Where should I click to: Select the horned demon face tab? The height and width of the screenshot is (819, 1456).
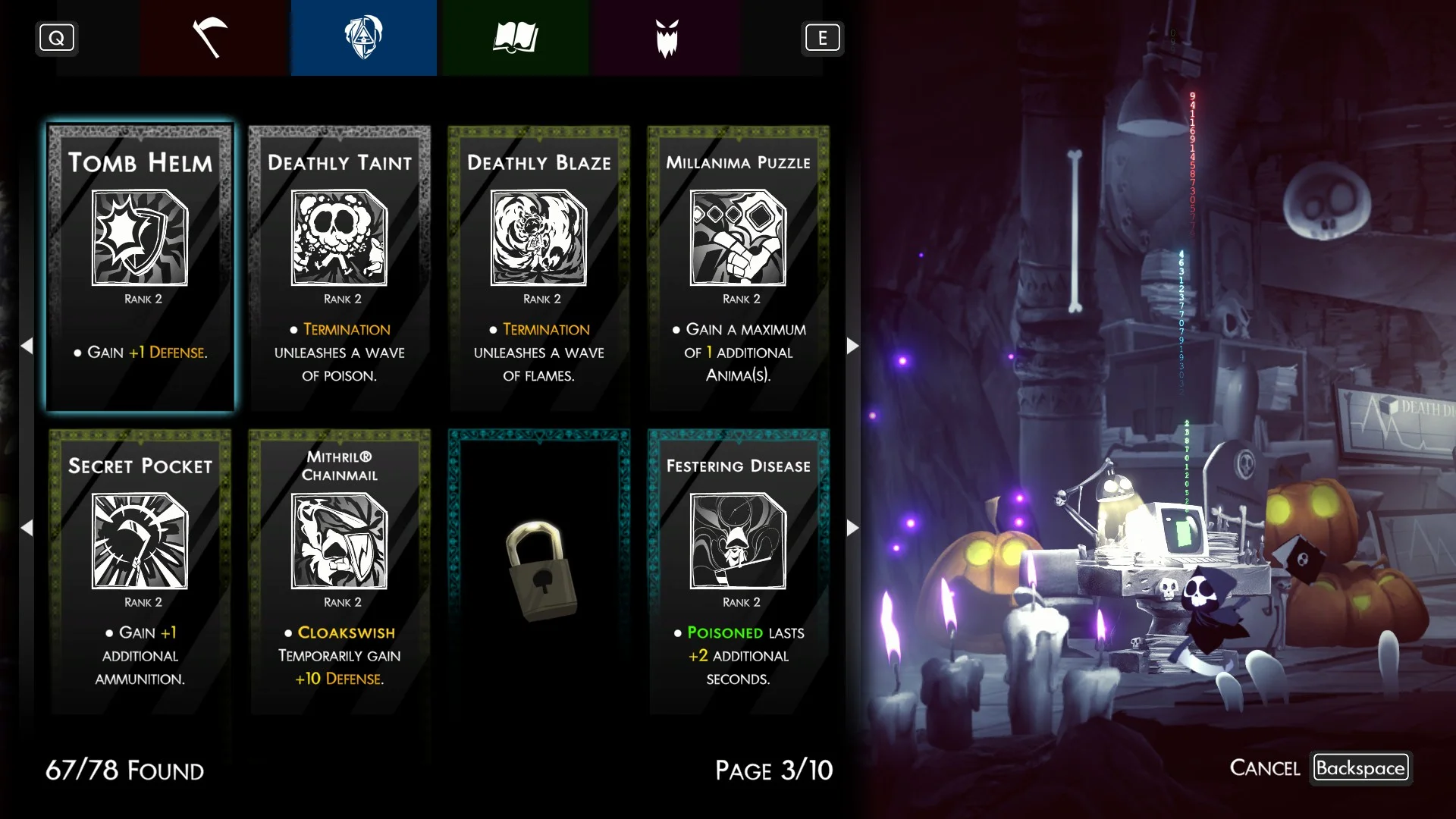(x=667, y=38)
